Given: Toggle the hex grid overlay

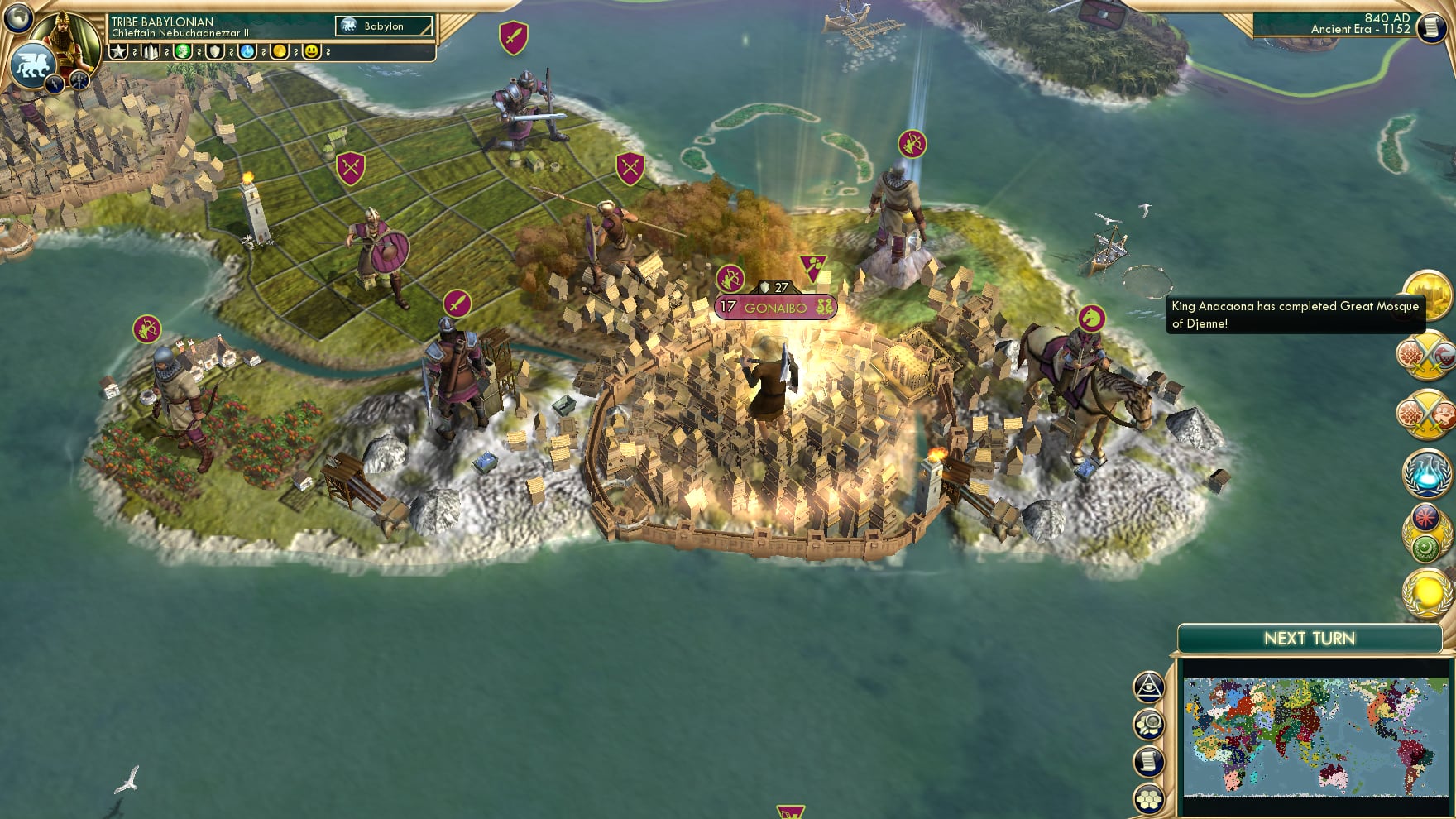Looking at the screenshot, I should click(1147, 799).
